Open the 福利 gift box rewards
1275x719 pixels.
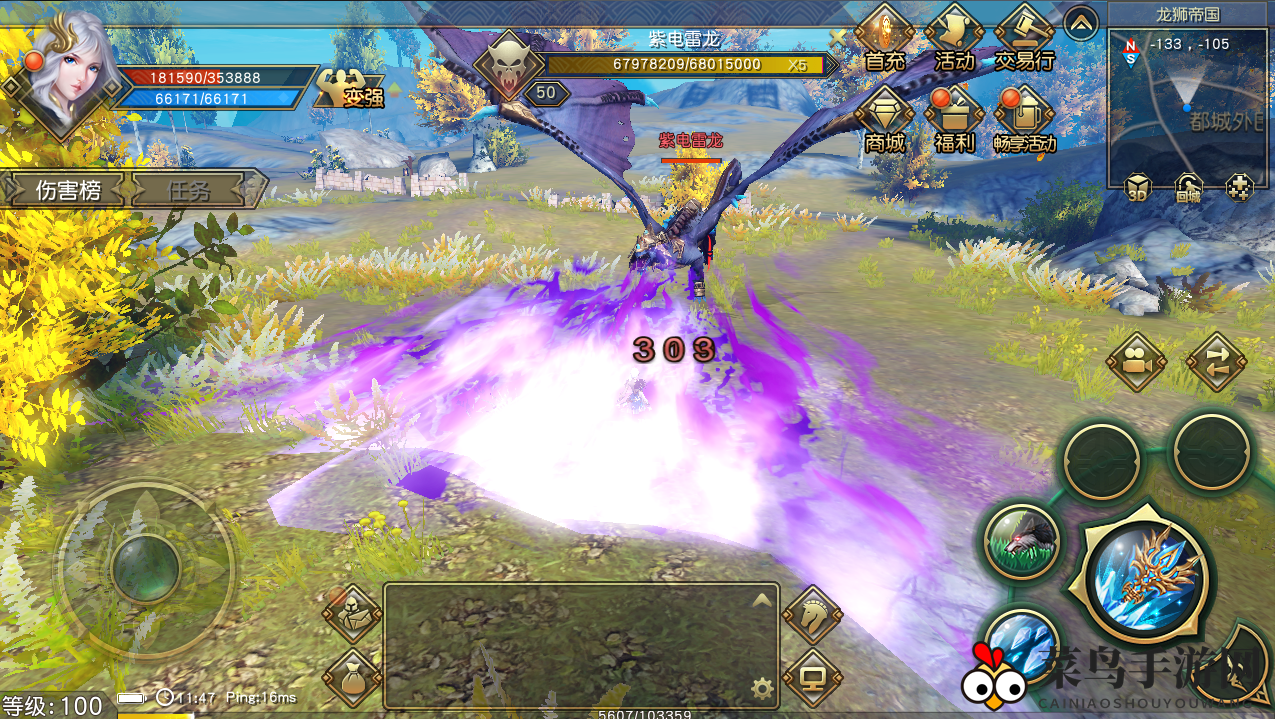point(954,118)
